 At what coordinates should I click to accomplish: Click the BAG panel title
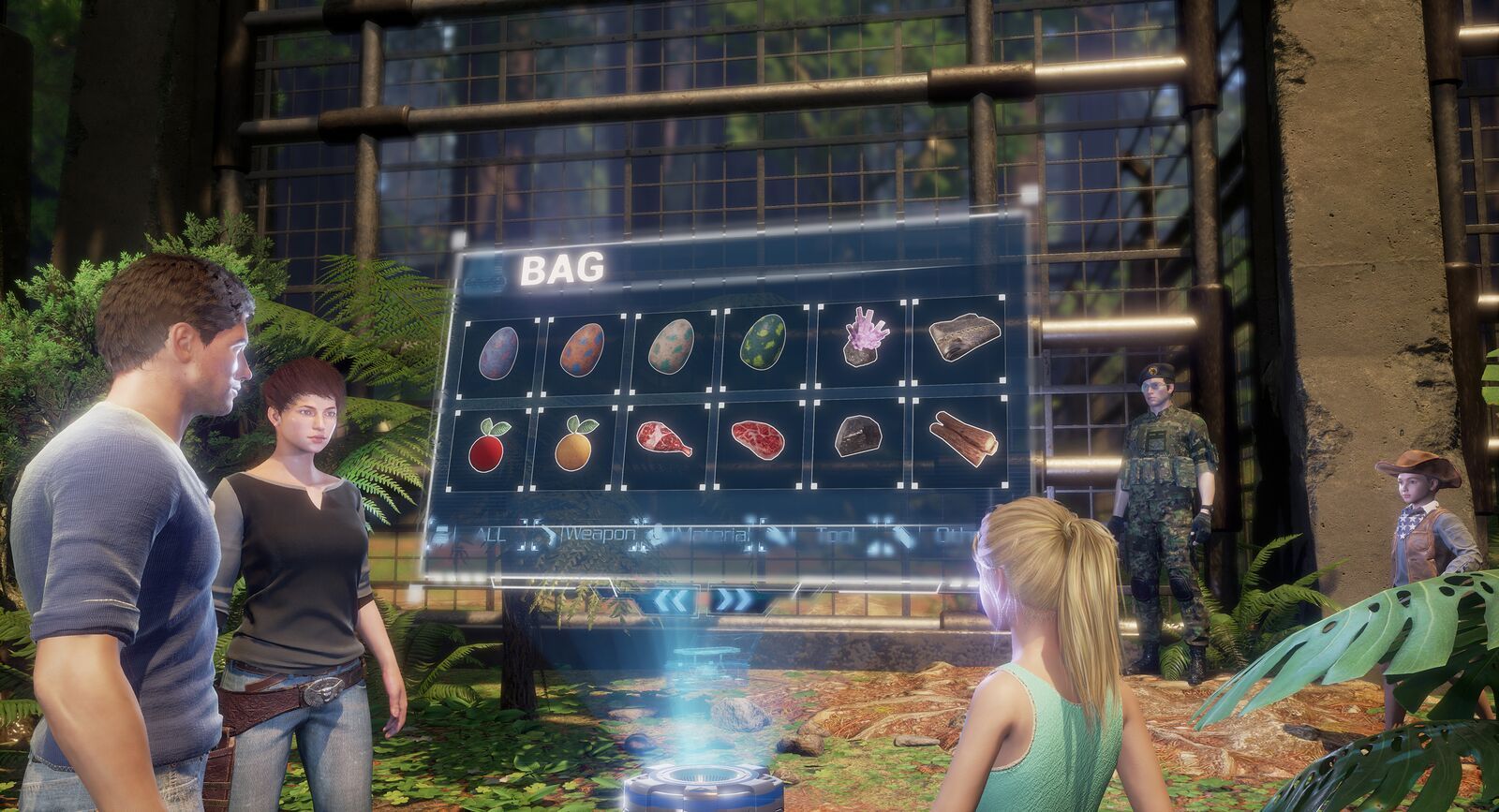coord(563,269)
